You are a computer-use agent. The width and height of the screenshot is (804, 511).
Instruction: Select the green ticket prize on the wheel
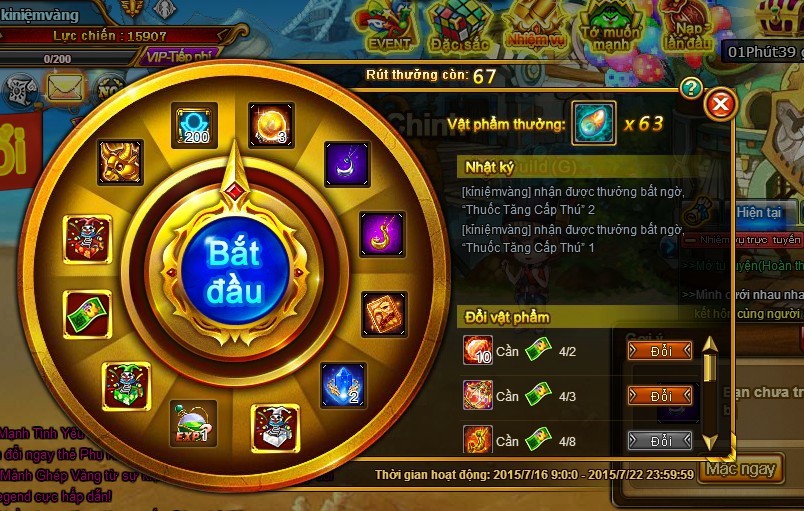point(87,314)
